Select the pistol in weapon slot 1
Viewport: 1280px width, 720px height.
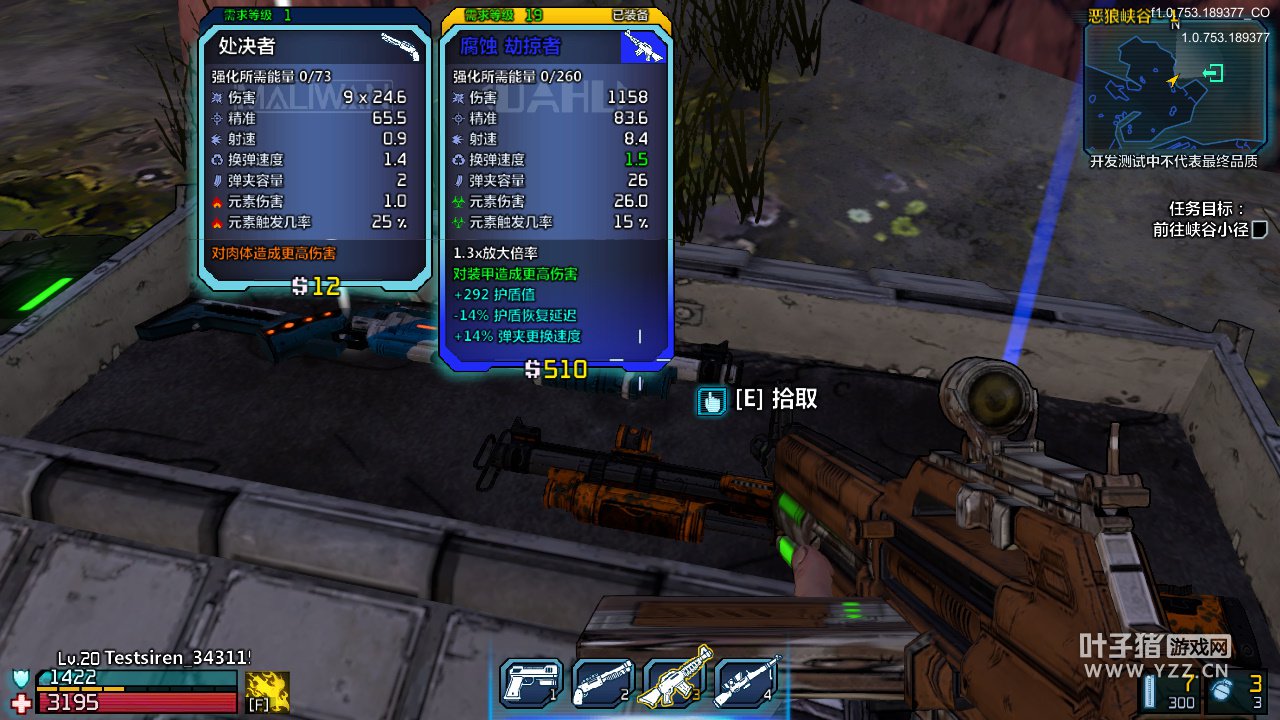click(532, 684)
